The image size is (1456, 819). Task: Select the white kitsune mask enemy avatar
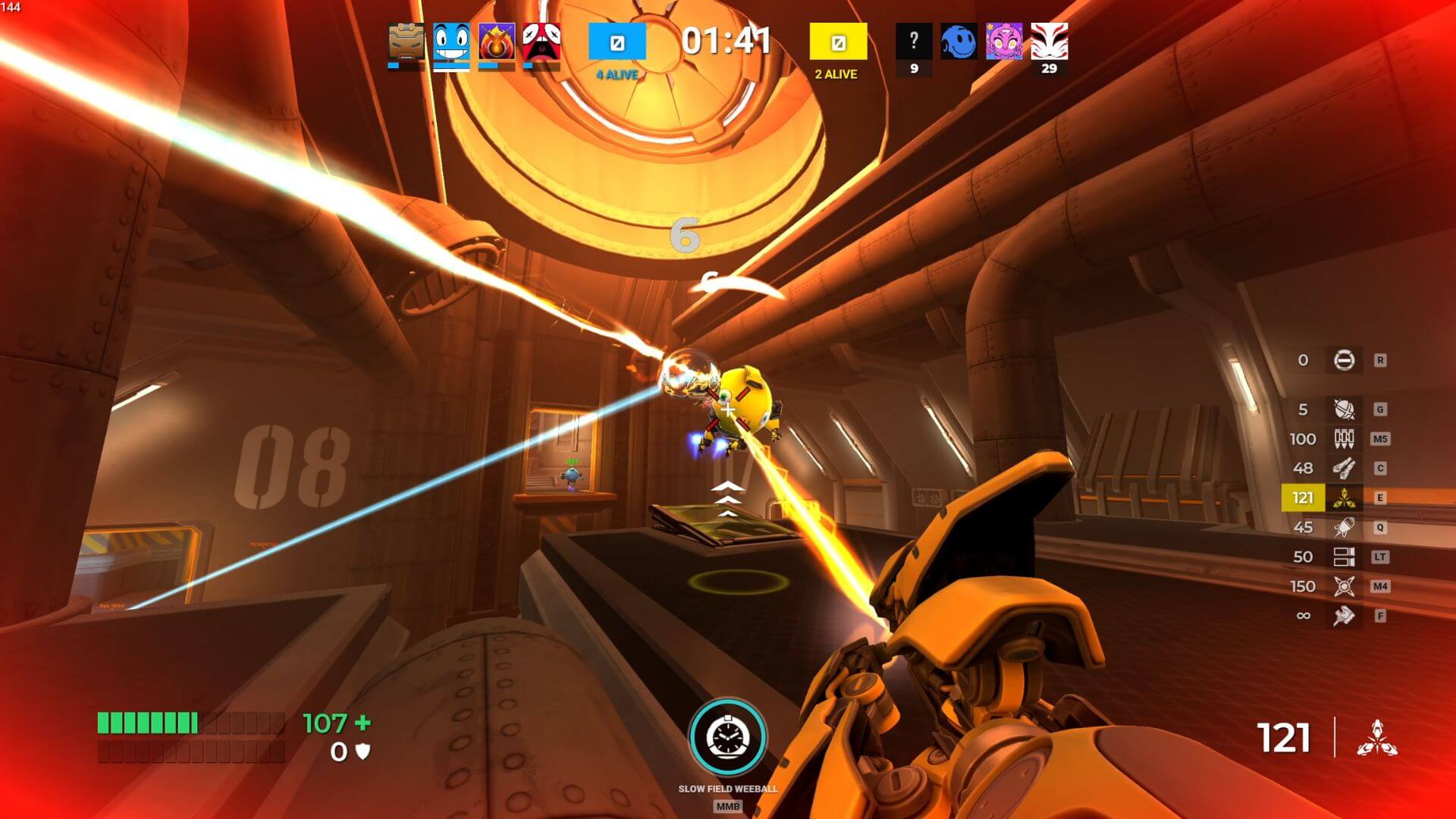[1049, 42]
